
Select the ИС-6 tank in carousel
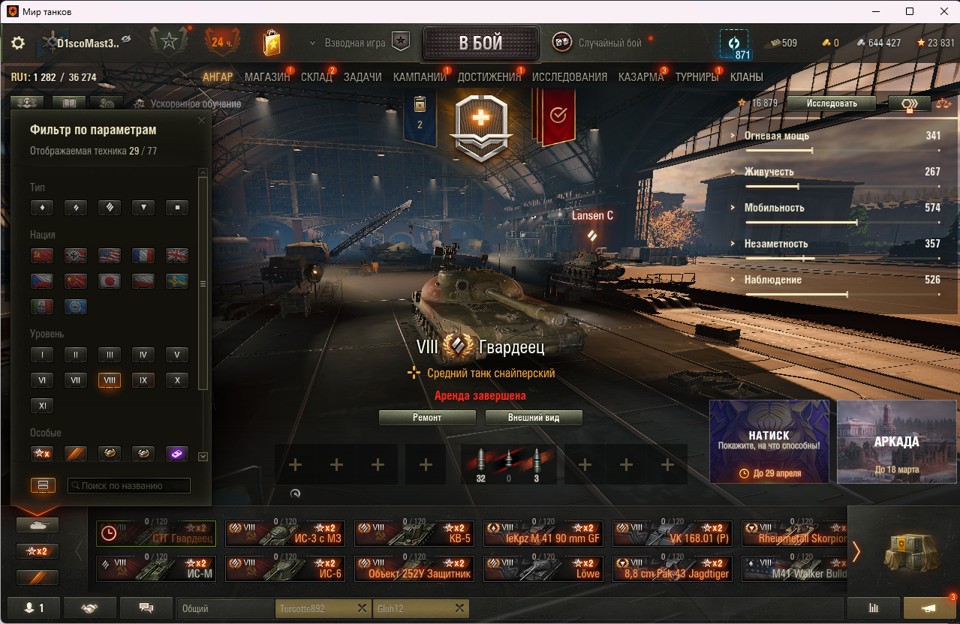tap(284, 568)
